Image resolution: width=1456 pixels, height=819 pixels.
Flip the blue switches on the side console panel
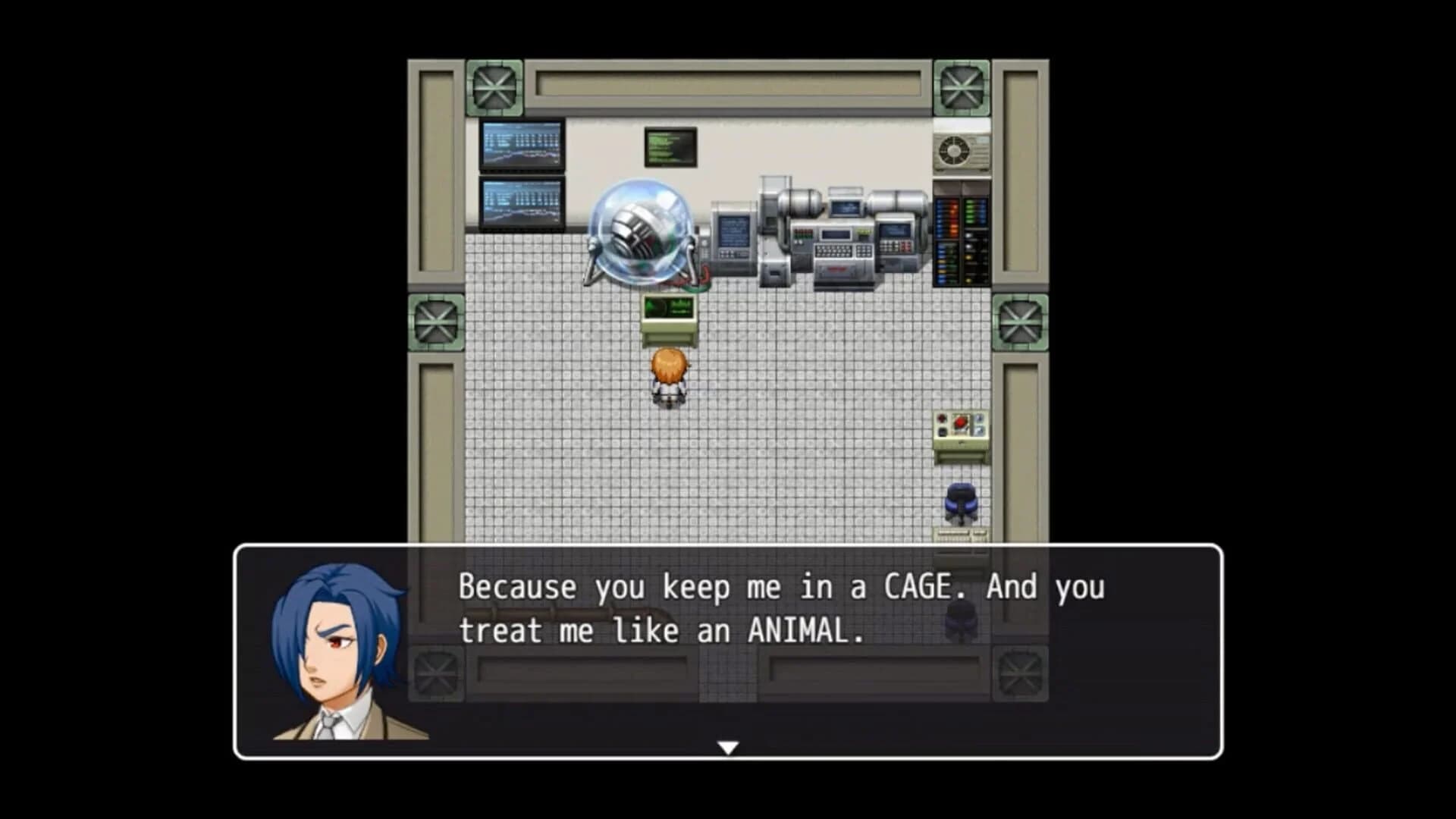[x=978, y=425]
